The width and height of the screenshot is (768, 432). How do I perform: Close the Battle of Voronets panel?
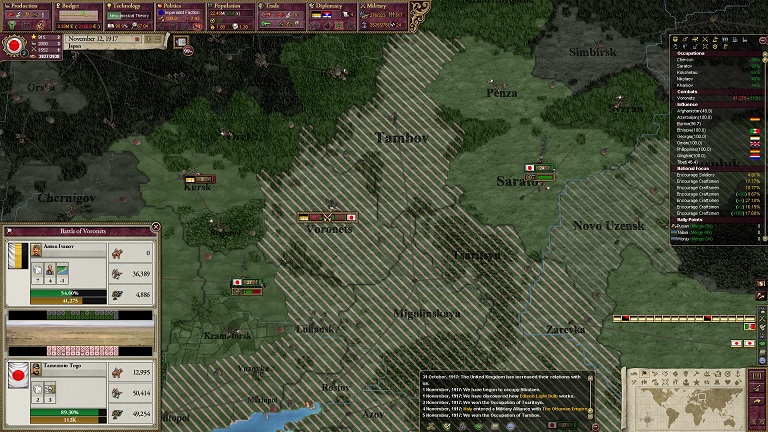[155, 228]
